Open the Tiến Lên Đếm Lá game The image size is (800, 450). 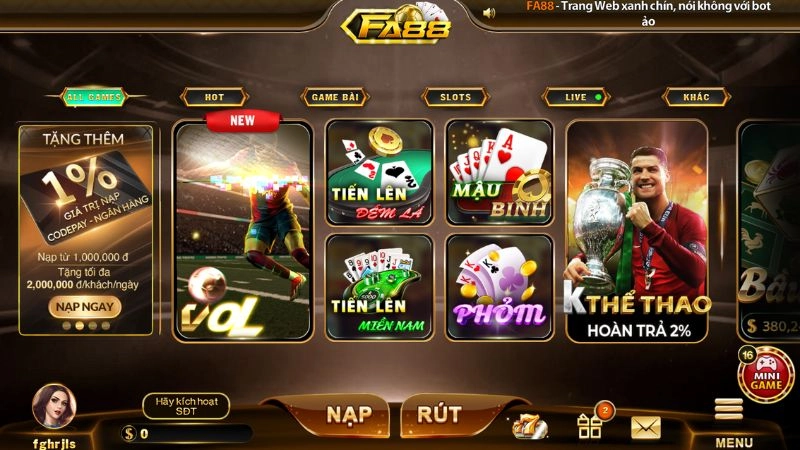379,173
